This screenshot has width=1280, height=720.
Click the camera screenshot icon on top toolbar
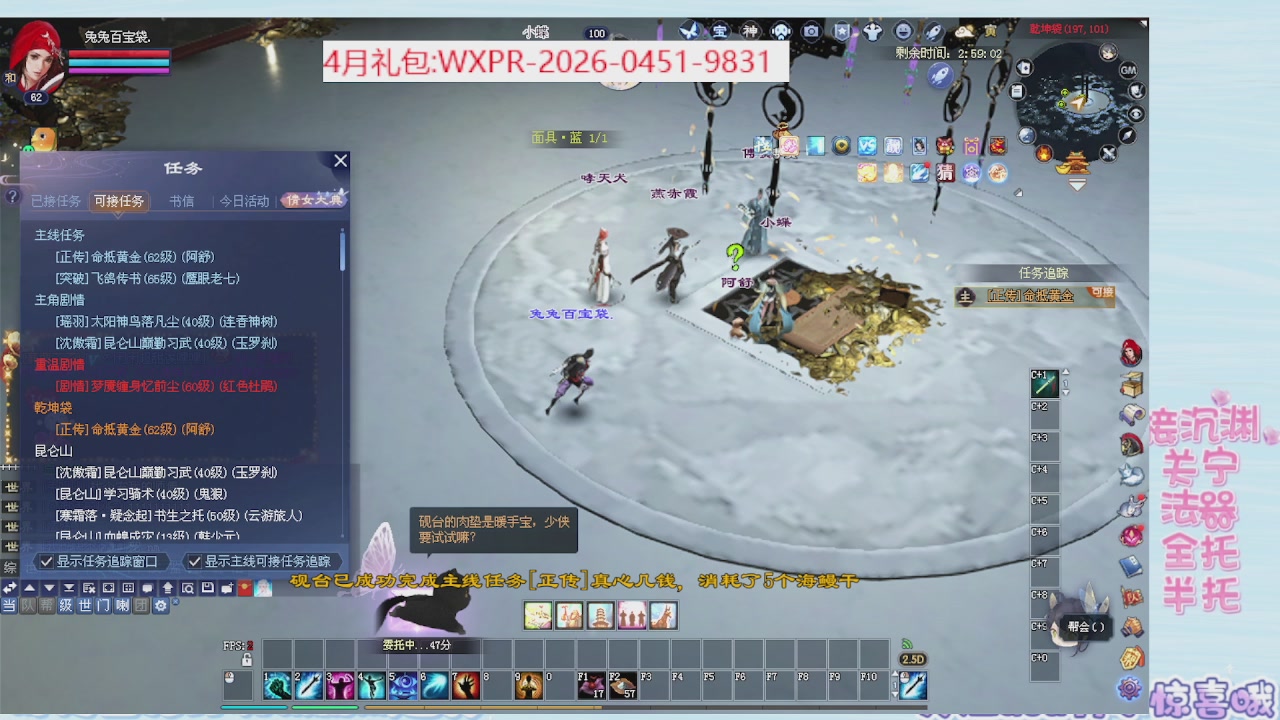pyautogui.click(x=811, y=31)
